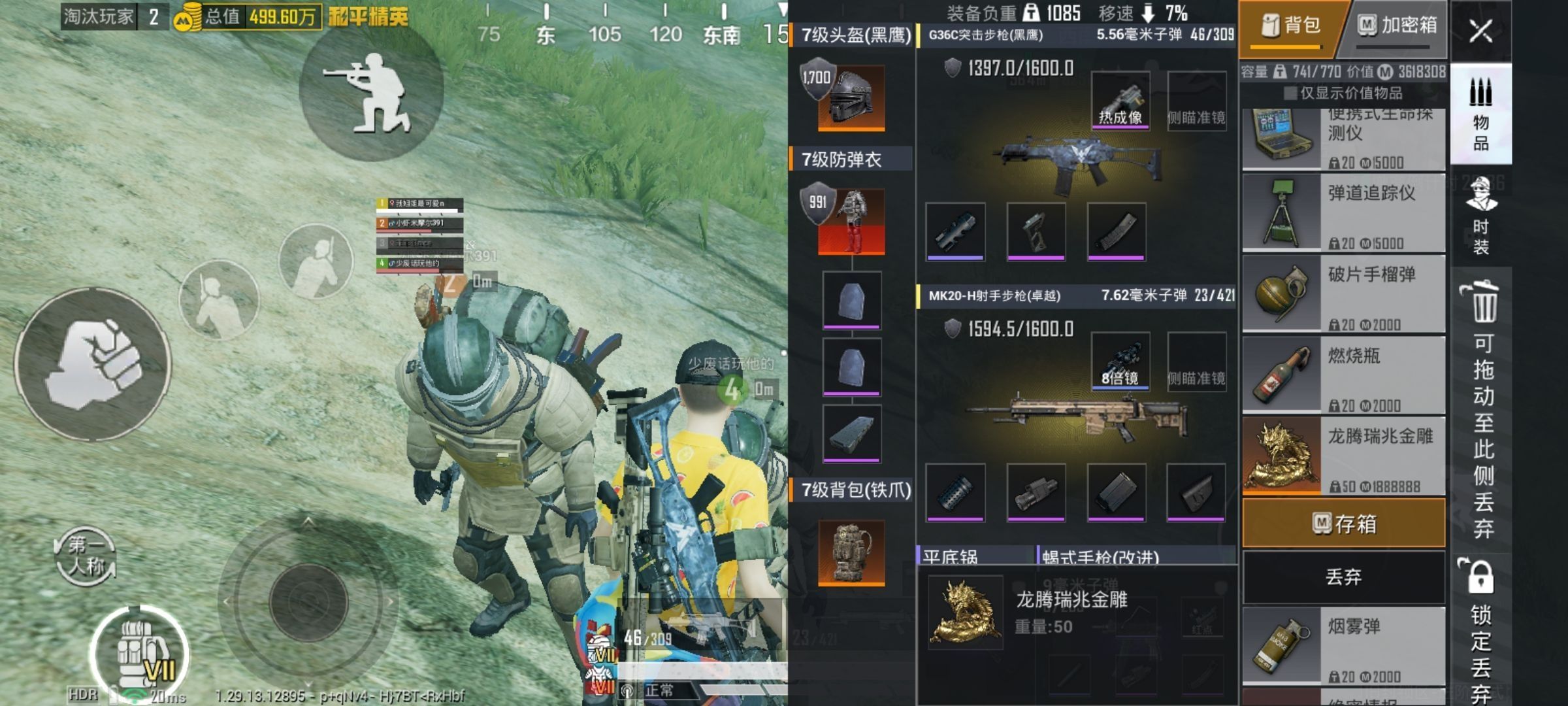Viewport: 1568px width, 706px height.
Task: Select the 龙腾瑞兆金雕 backpack item
Action: coord(1343,456)
